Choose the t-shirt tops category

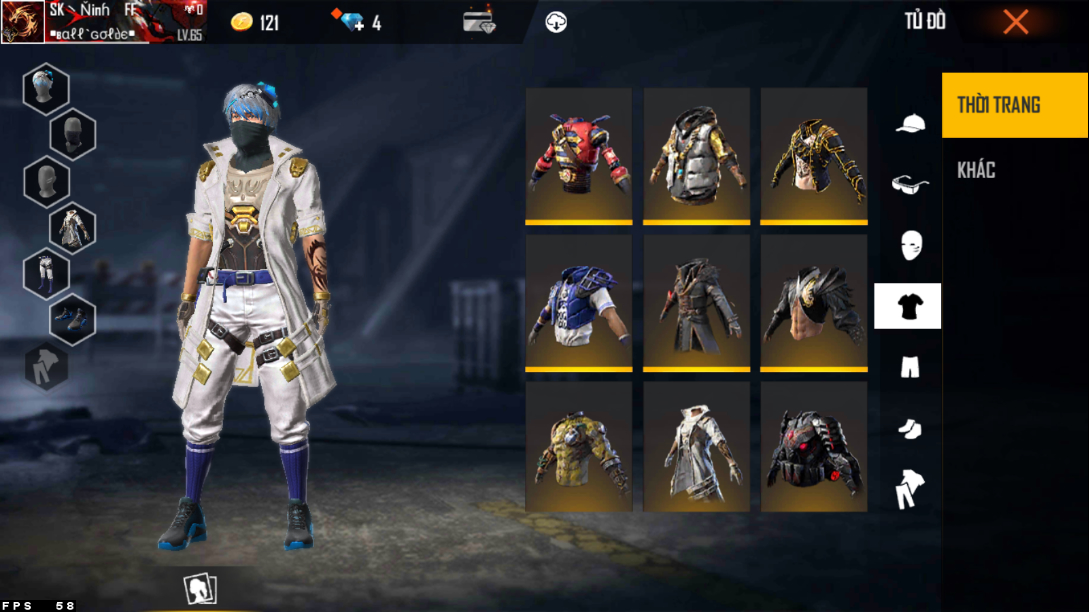click(908, 306)
